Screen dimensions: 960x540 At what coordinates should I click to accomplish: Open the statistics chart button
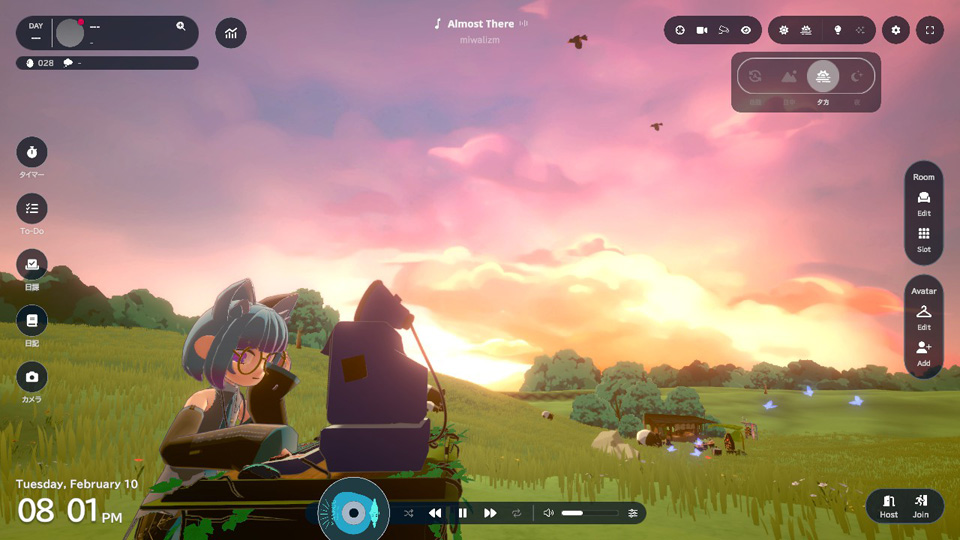coord(231,33)
